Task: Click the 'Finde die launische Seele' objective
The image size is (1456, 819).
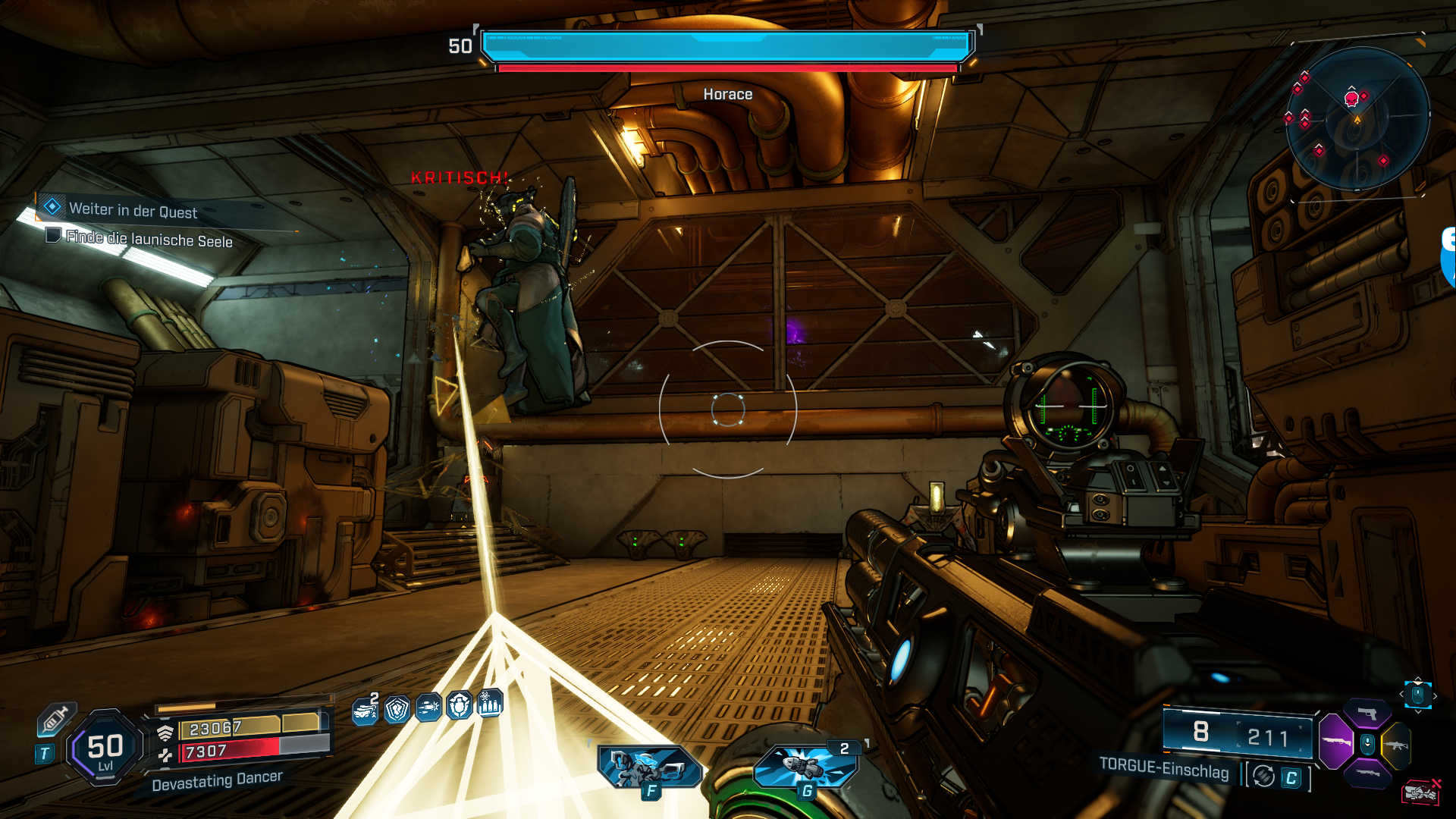Action: (x=149, y=240)
